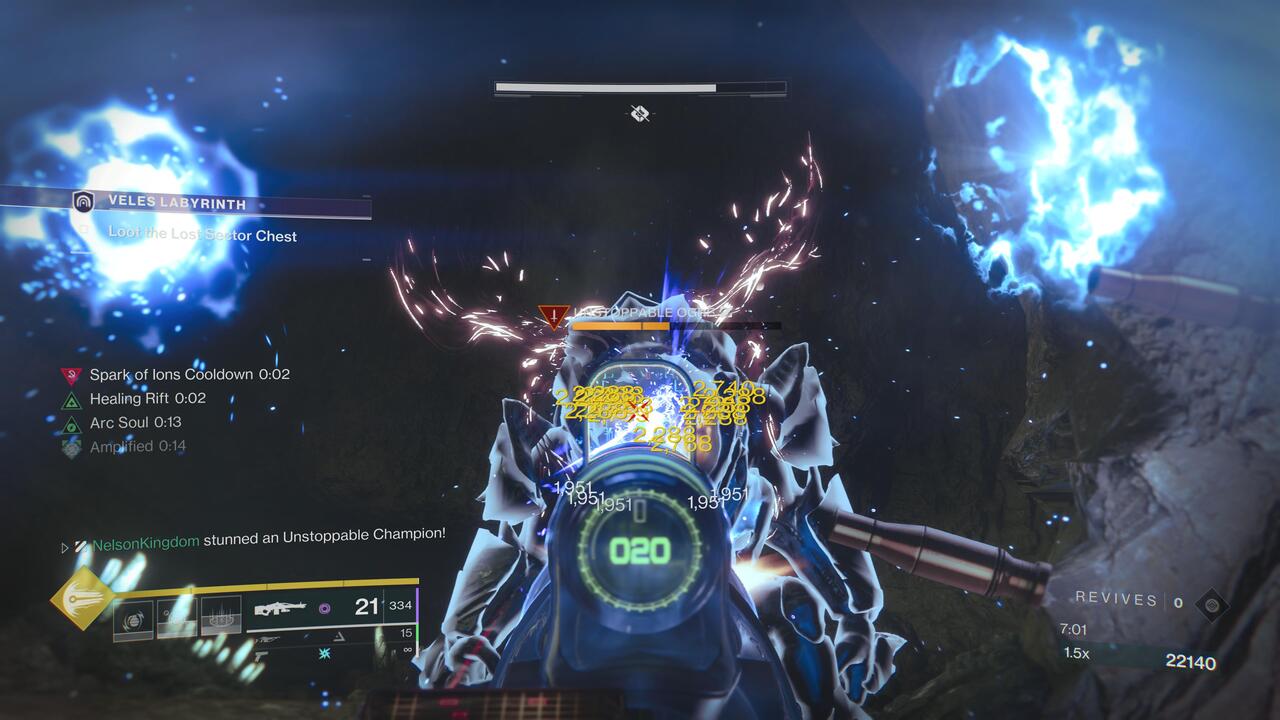Image resolution: width=1280 pixels, height=720 pixels.
Task: Click the purple heavy ammo icon
Action: click(323, 608)
